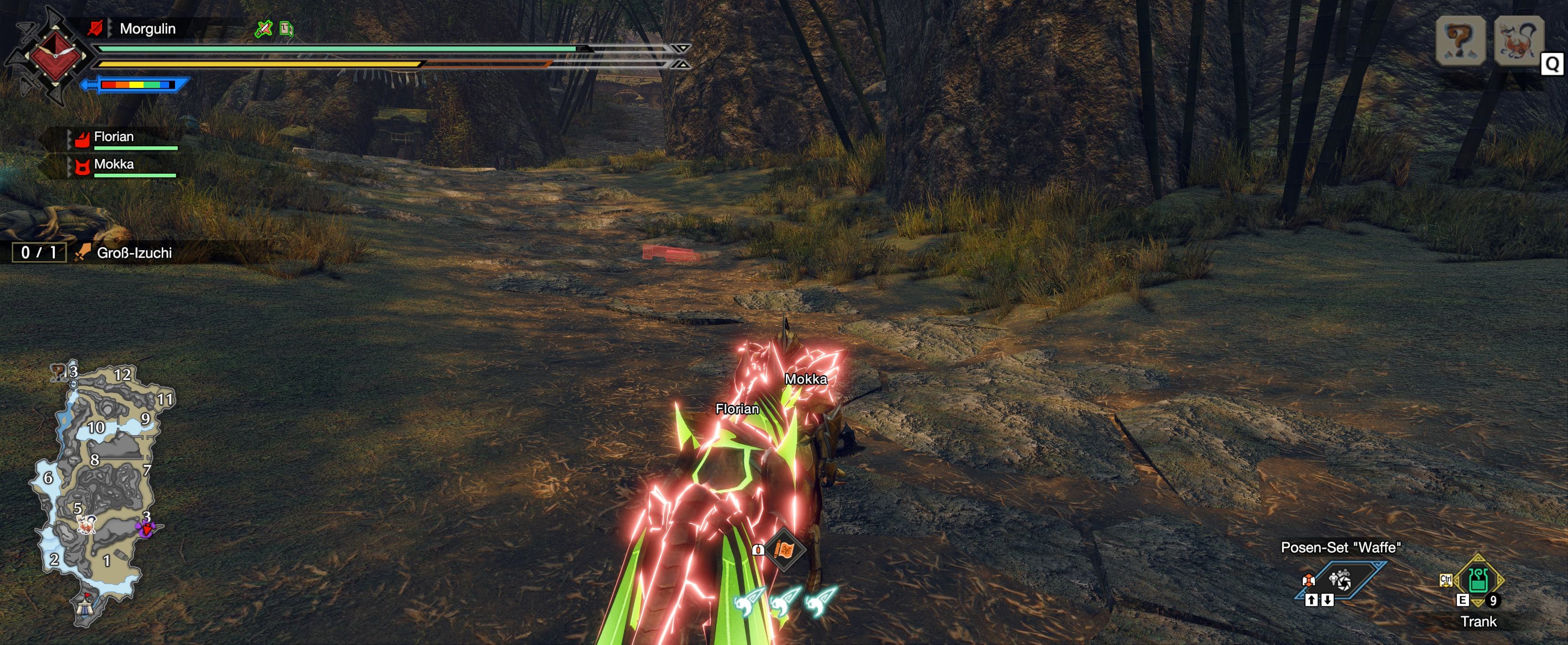This screenshot has width=1568, height=645.
Task: Select Mokka in the party list
Action: tap(114, 164)
